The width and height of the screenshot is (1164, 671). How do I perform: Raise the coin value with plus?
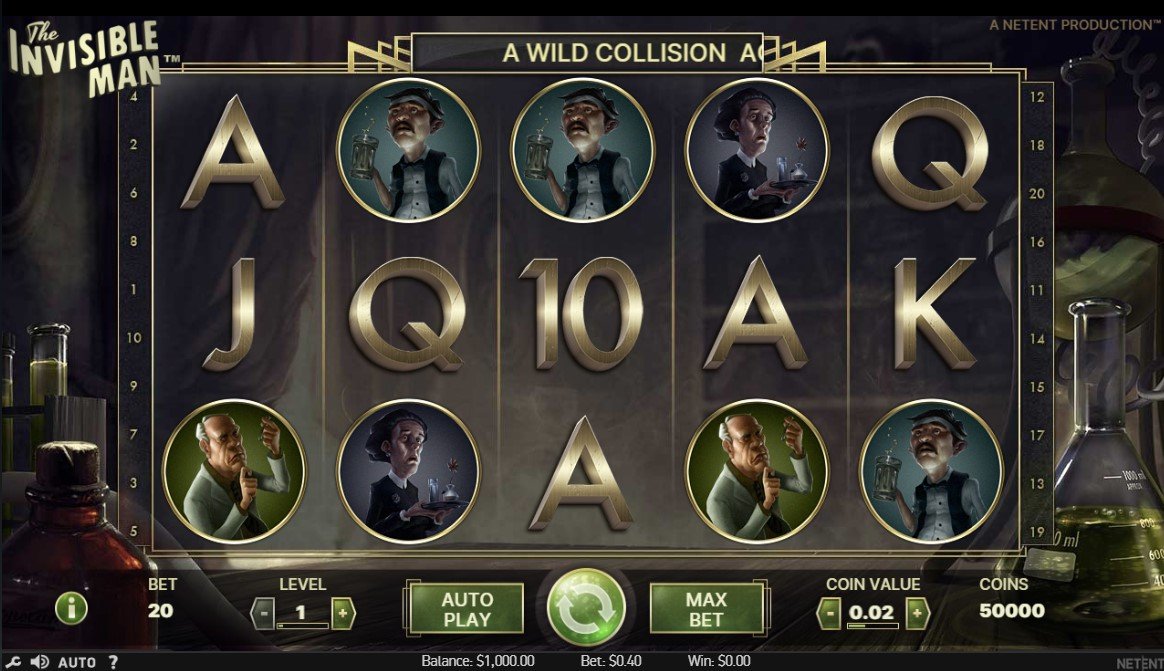[916, 612]
